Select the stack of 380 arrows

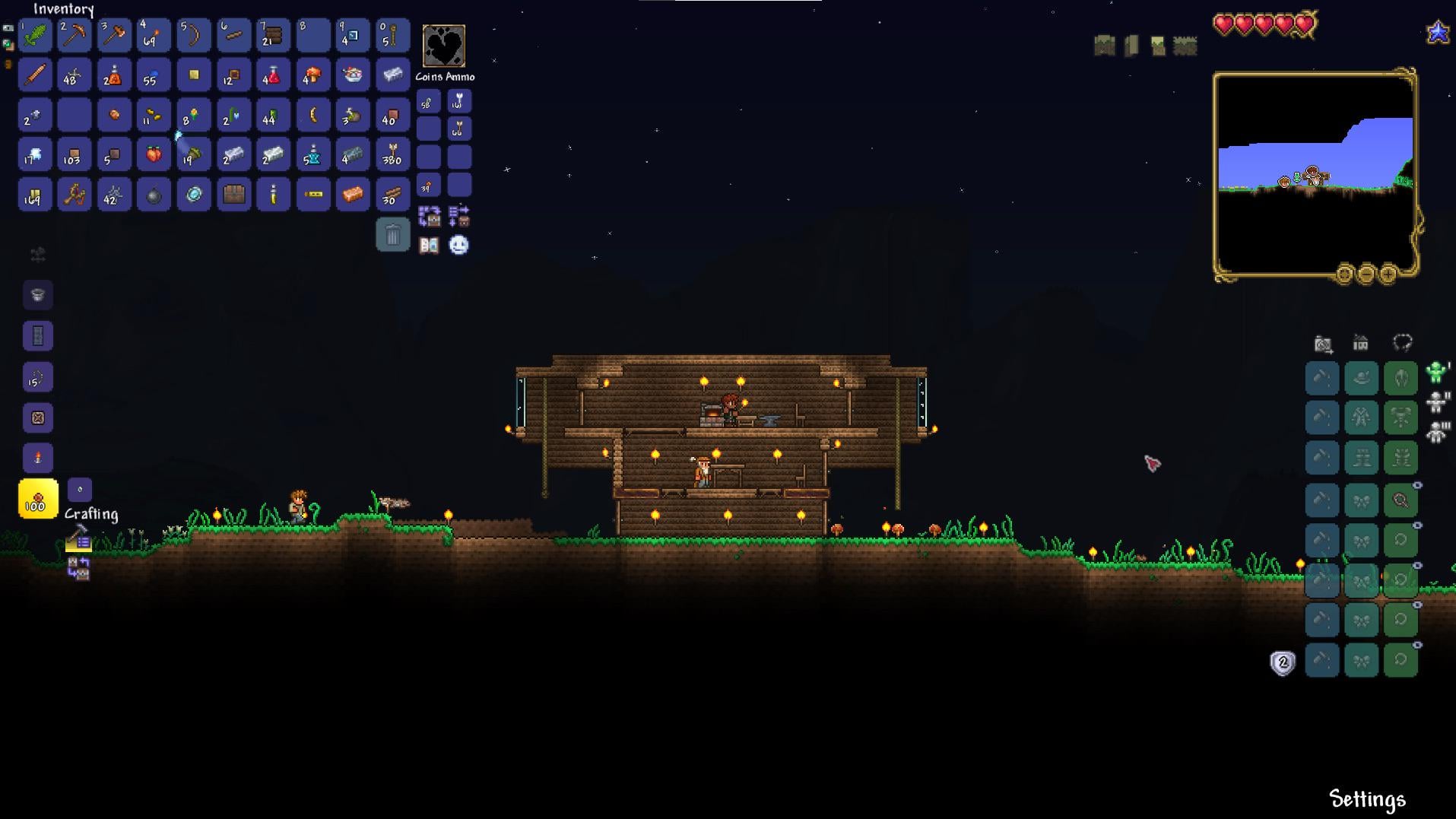tap(392, 155)
